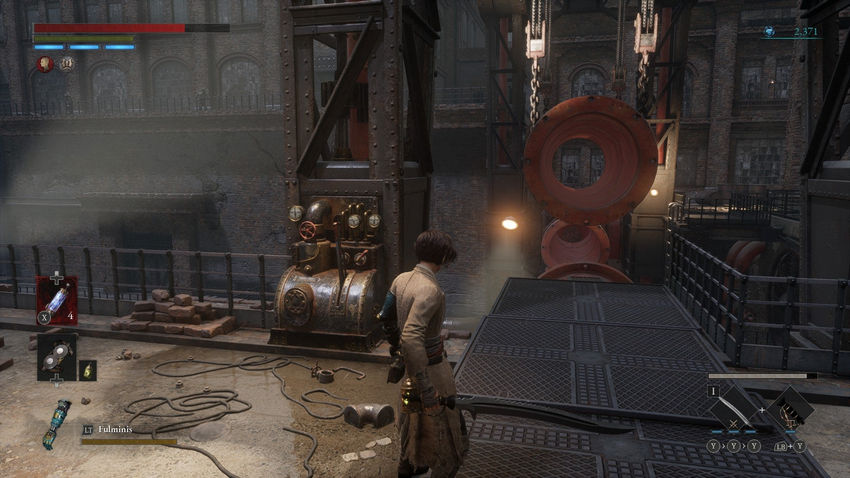The image size is (850, 478).
Task: Select the Pulse Cell belt item slot
Action: [56, 300]
